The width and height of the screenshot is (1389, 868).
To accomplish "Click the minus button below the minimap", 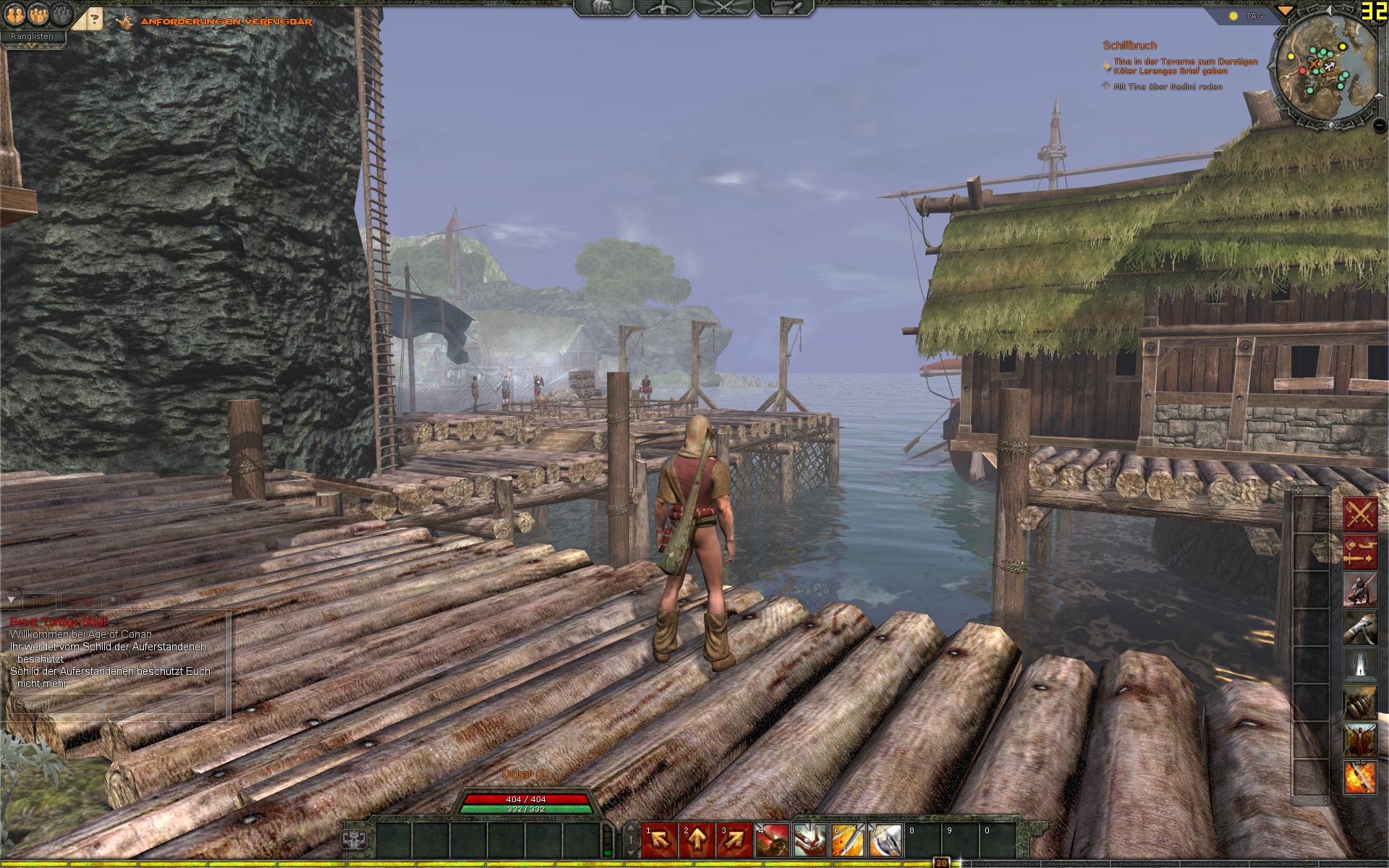I will 1380,125.
